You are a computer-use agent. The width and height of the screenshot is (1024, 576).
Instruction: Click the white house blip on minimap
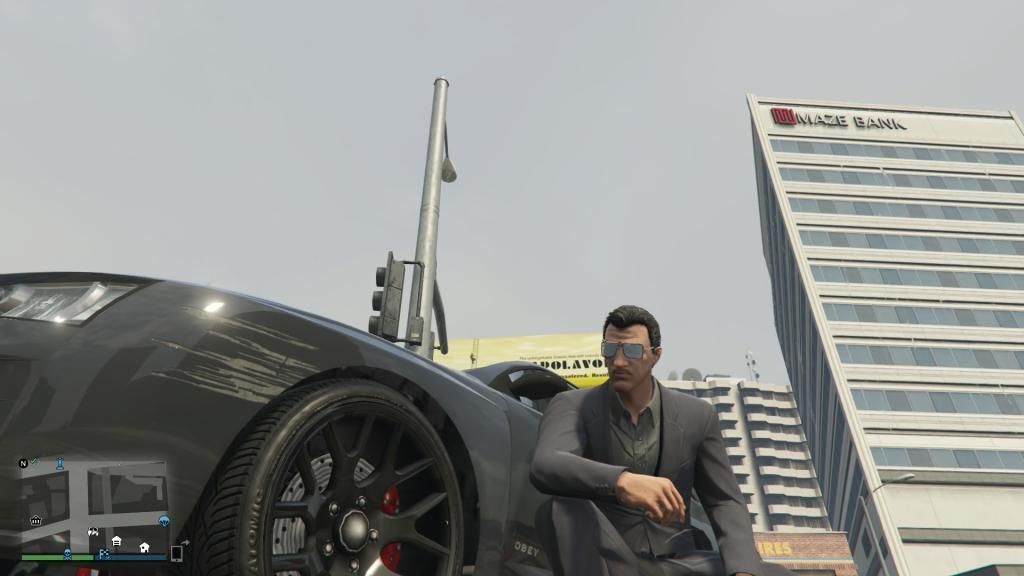coord(144,547)
